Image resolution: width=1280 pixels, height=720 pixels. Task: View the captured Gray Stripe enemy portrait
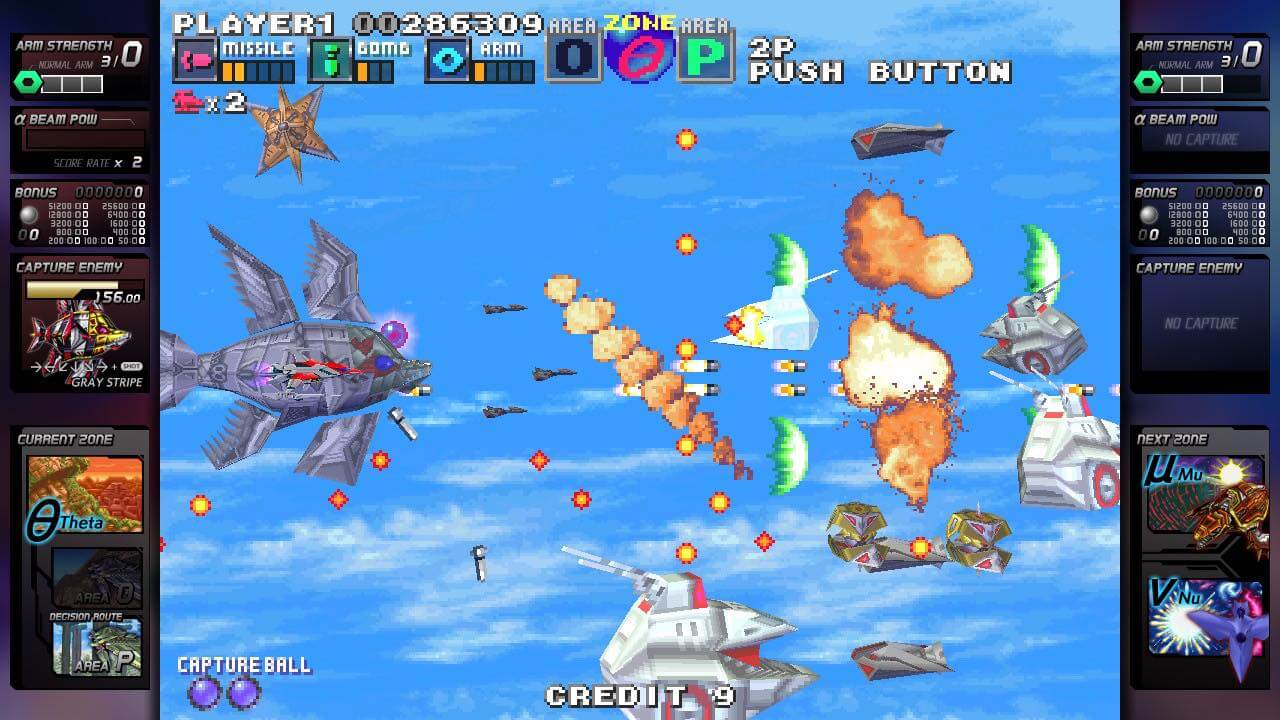(x=78, y=335)
